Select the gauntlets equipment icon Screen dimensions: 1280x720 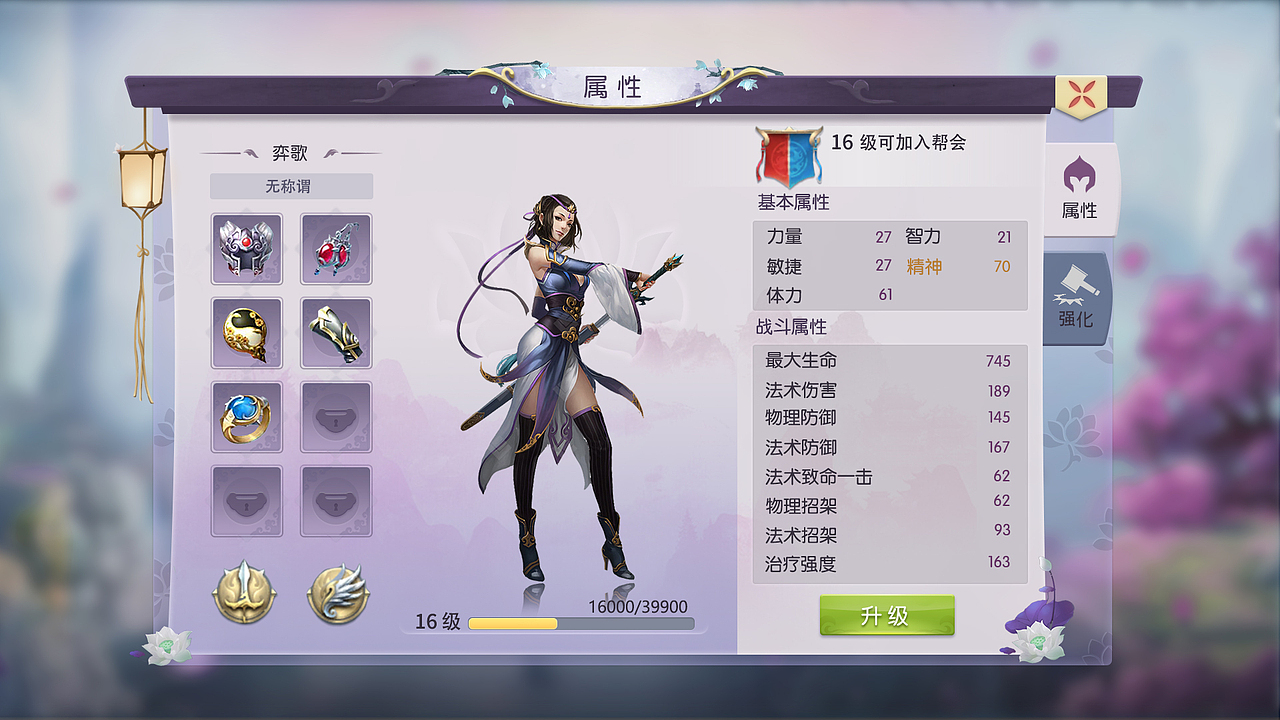(335, 331)
